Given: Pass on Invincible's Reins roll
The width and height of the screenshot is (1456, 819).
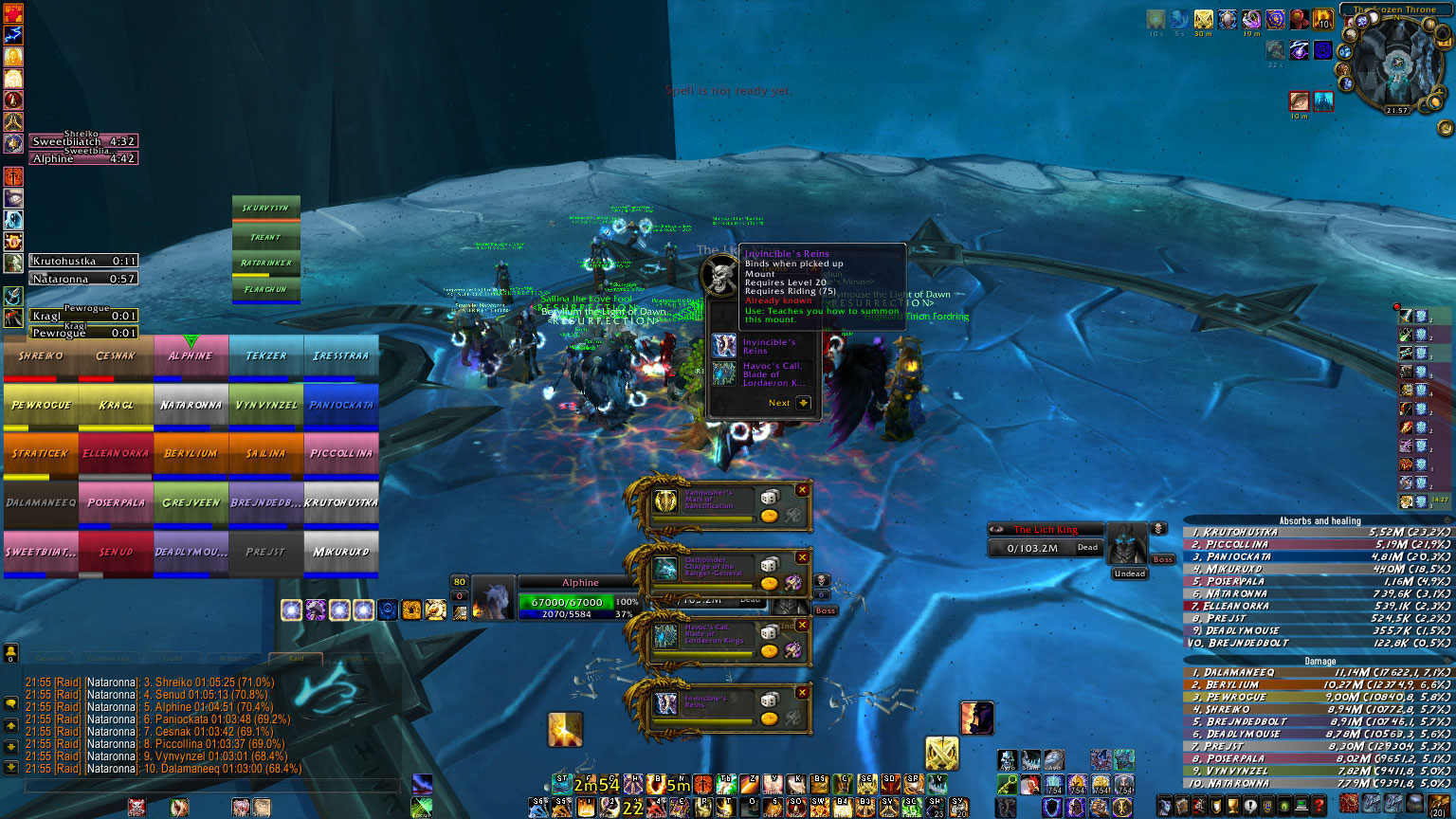Looking at the screenshot, I should (x=803, y=692).
